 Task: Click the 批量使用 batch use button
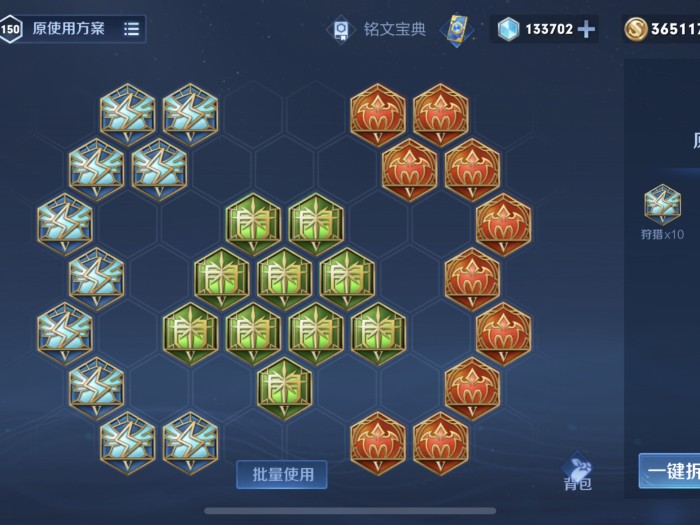point(281,474)
